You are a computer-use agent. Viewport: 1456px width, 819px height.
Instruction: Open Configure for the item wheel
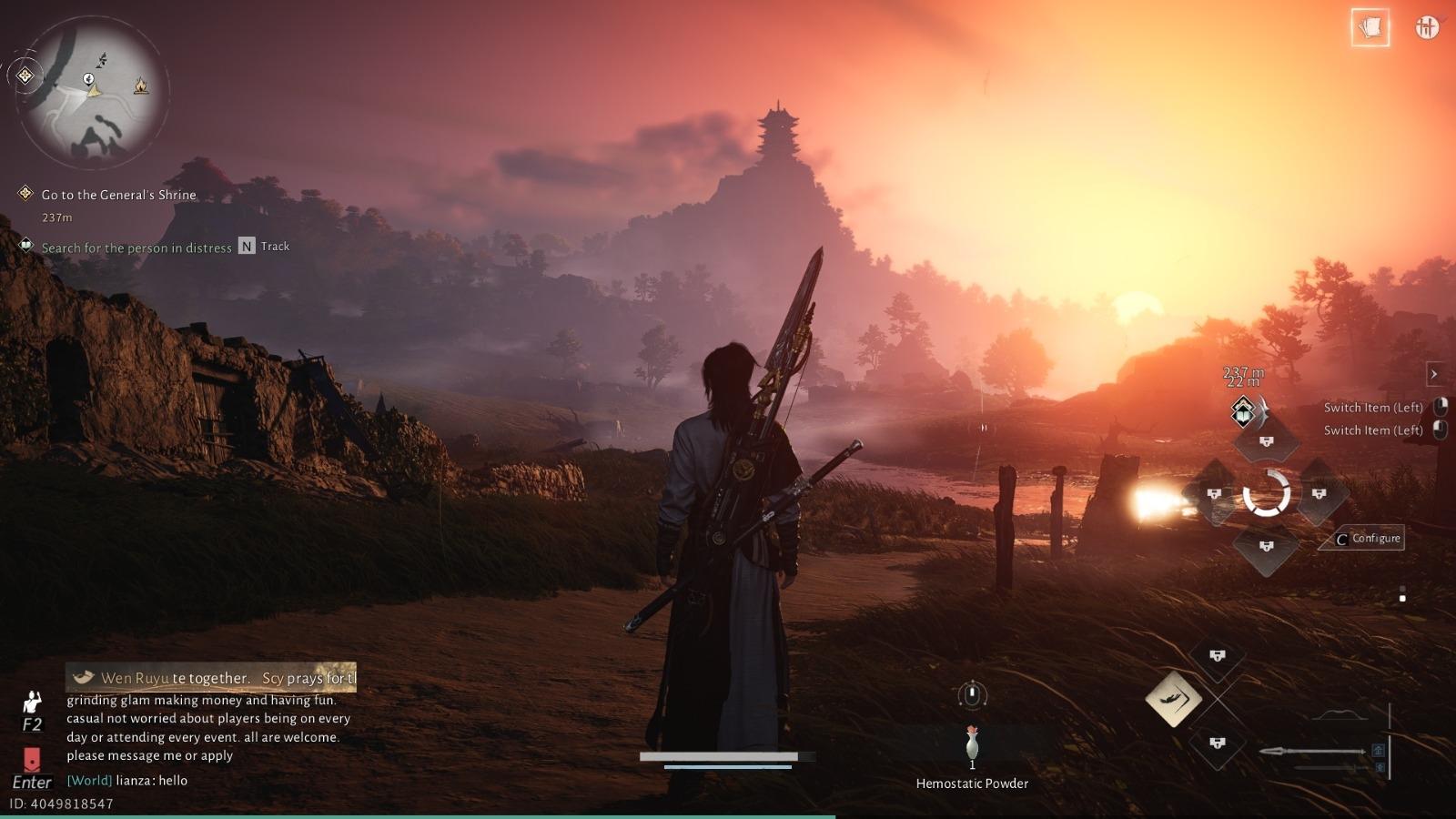coord(1367,539)
